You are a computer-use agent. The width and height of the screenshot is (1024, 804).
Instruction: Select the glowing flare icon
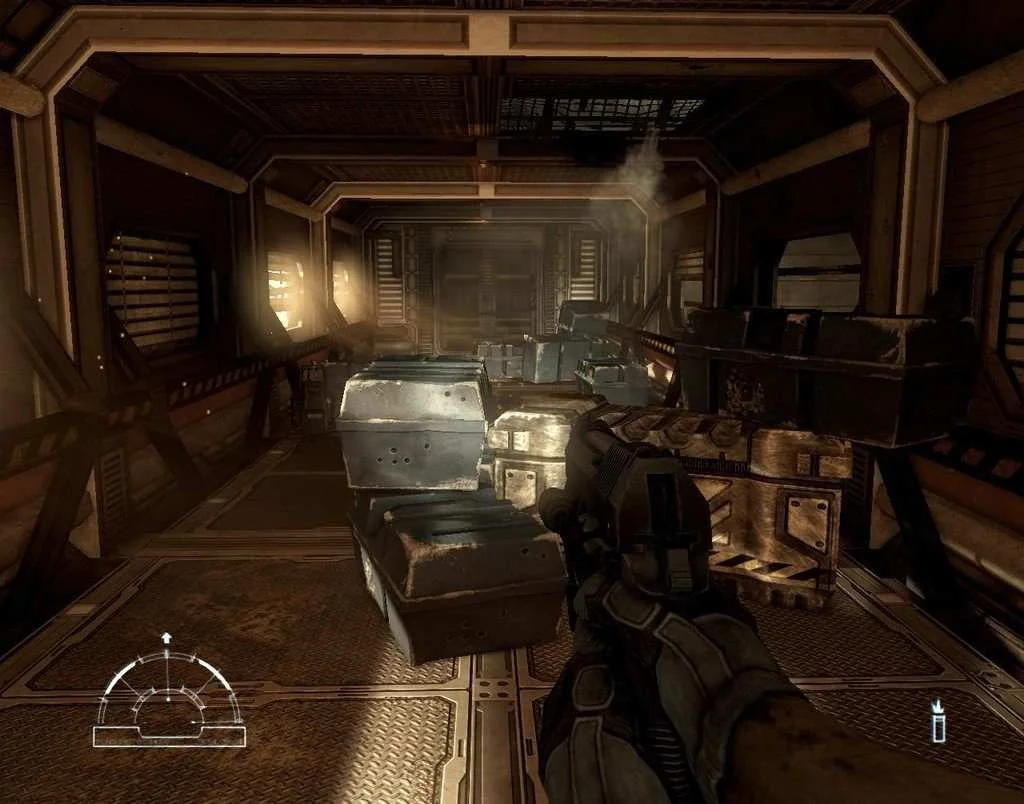[938, 722]
